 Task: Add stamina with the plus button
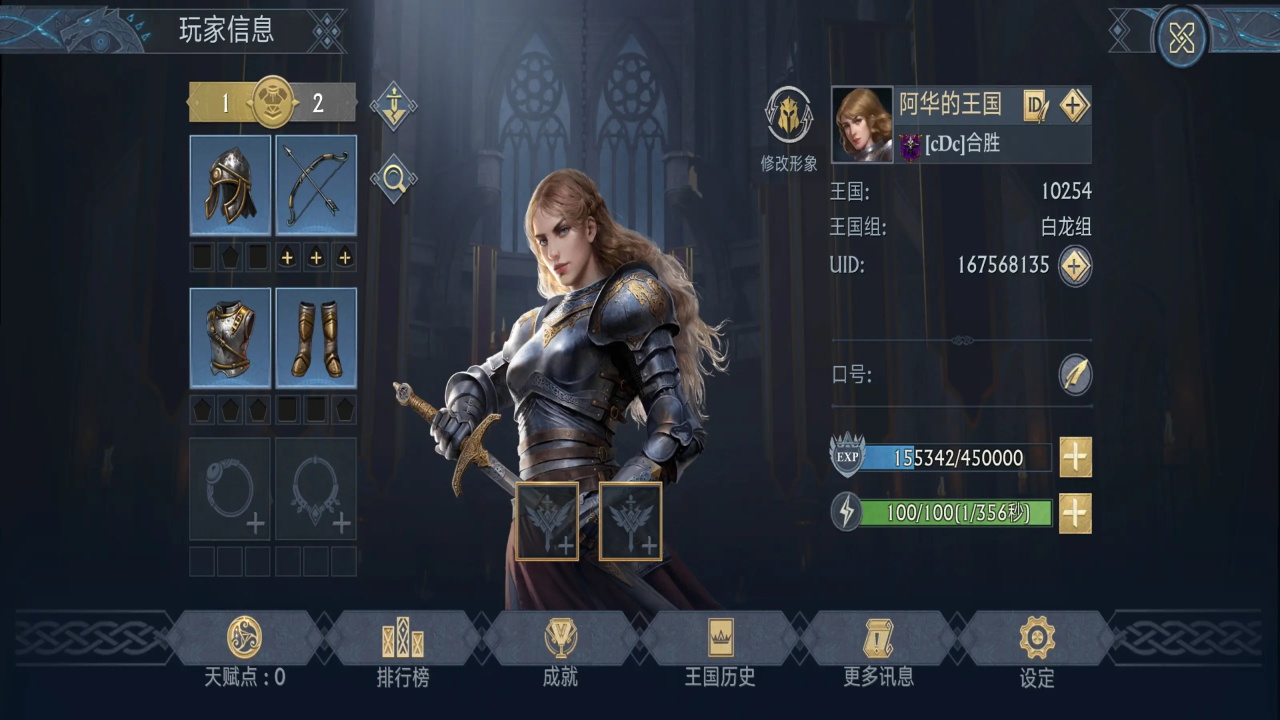tap(1075, 513)
